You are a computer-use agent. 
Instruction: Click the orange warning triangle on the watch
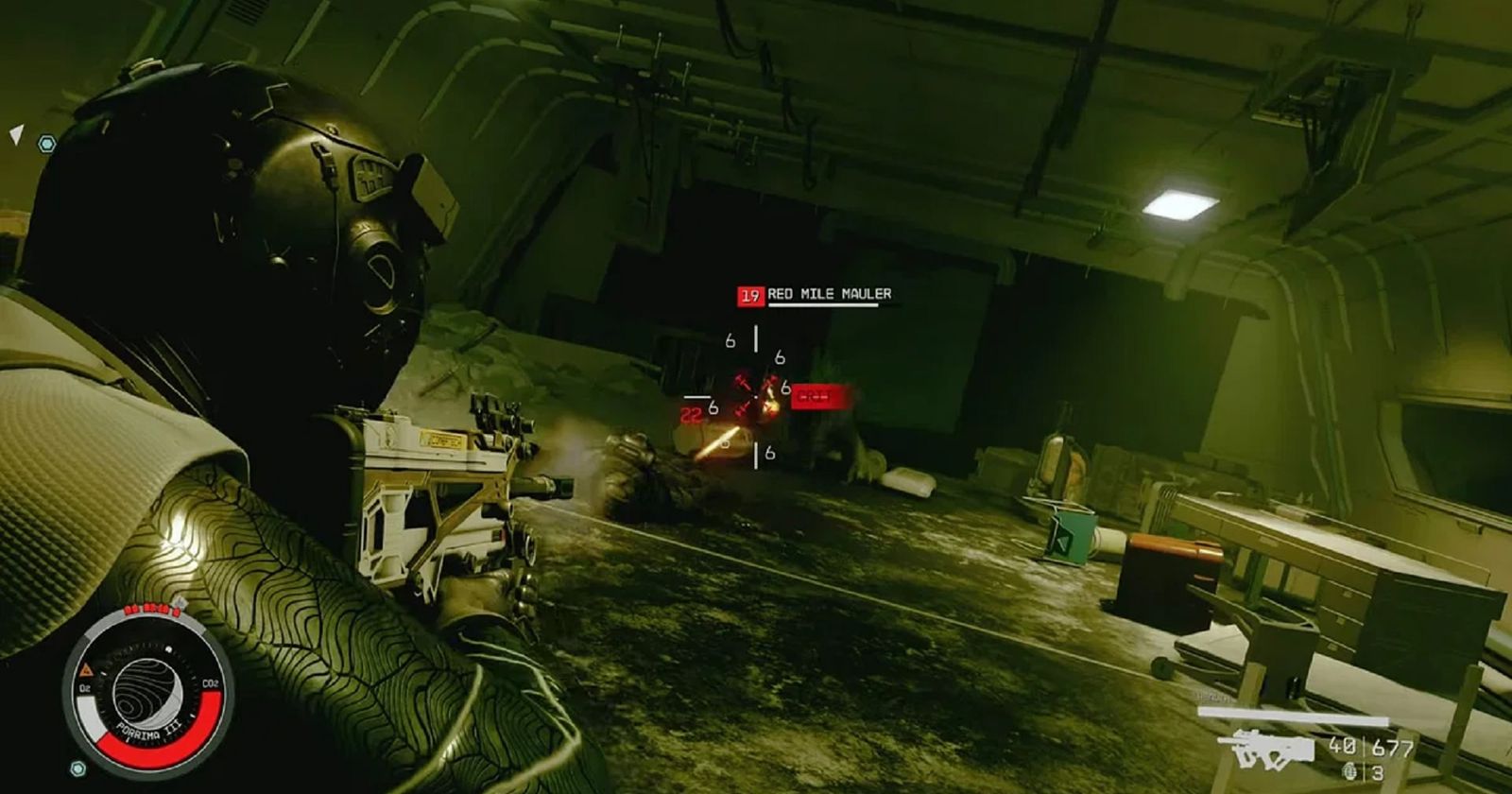pyautogui.click(x=86, y=669)
